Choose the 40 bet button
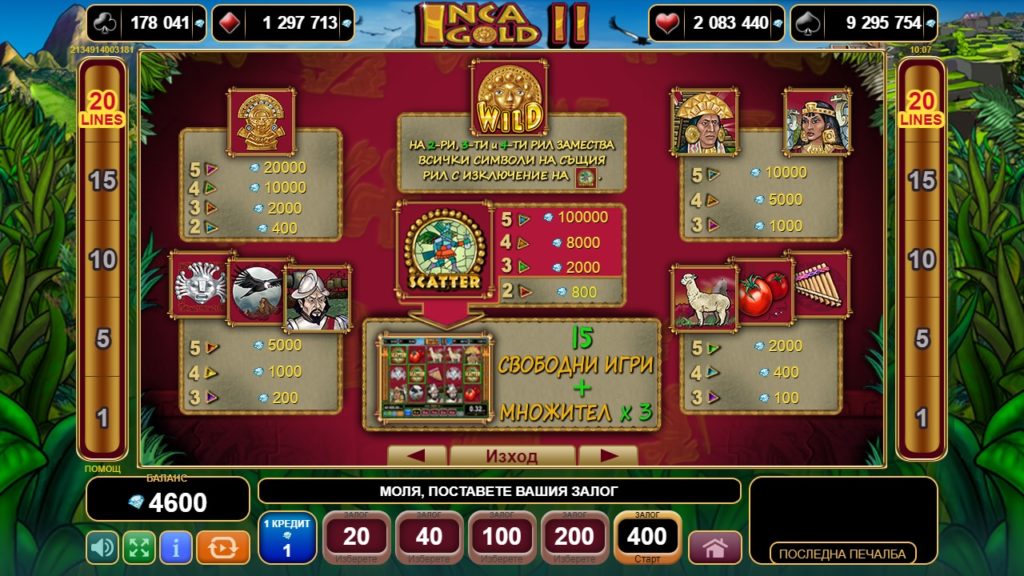1024x576 pixels. (x=429, y=537)
